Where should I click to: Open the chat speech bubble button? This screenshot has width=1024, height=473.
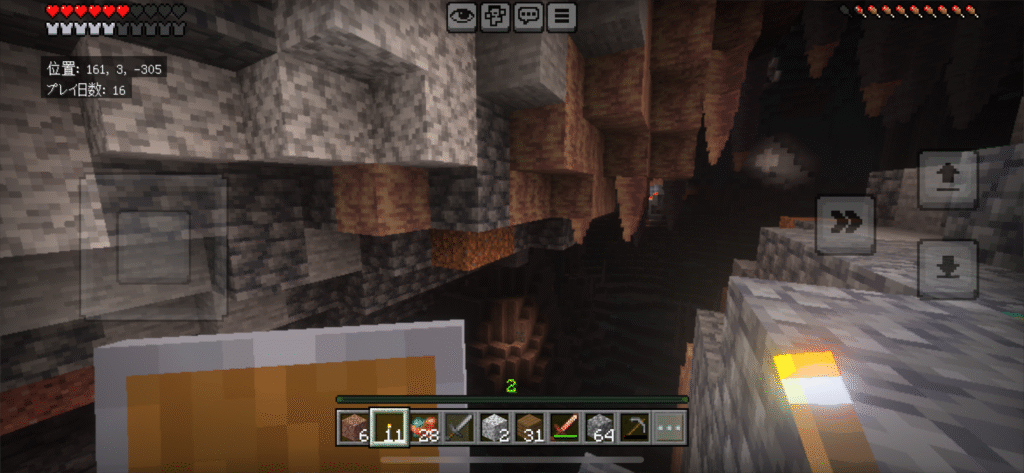529,15
